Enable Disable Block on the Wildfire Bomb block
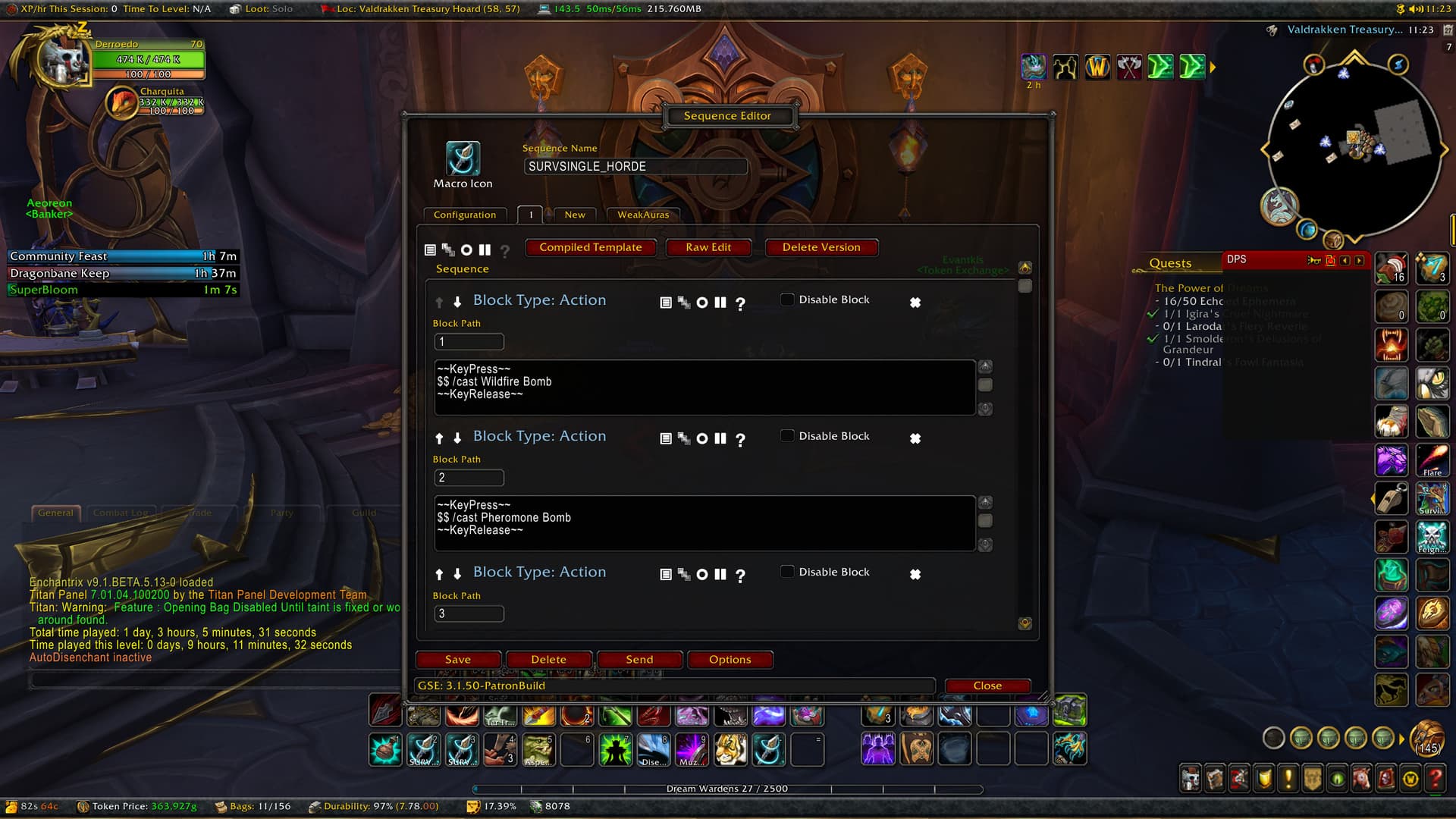Screen dimensions: 1456x819 tap(788, 300)
